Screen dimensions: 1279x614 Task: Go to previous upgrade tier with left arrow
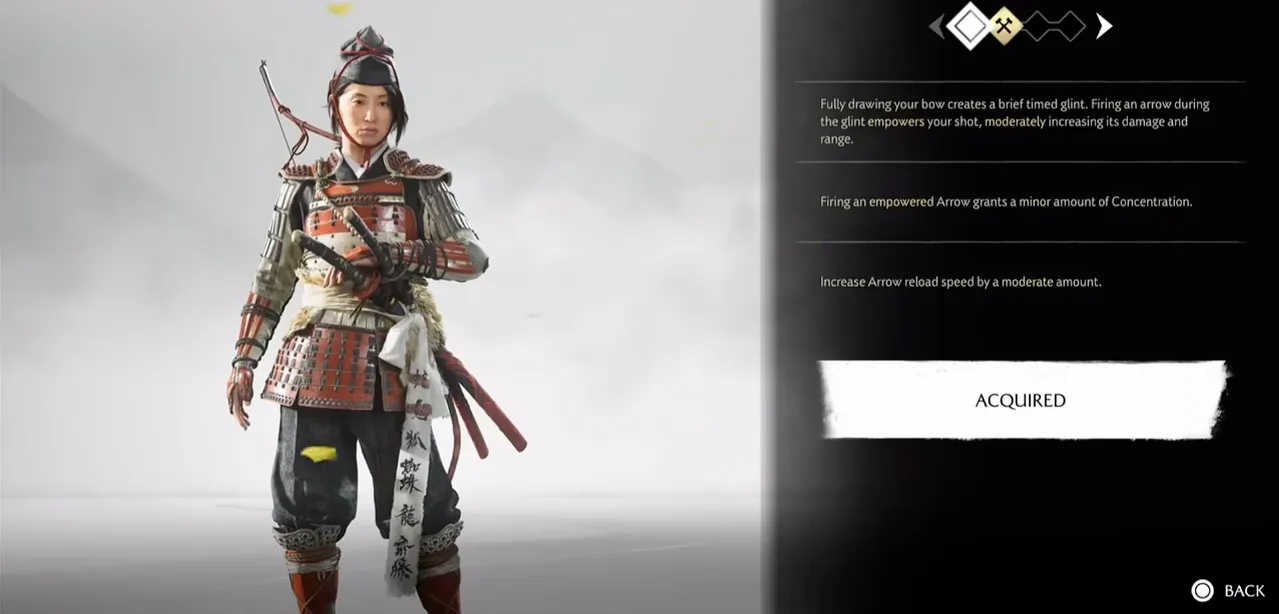(x=936, y=26)
